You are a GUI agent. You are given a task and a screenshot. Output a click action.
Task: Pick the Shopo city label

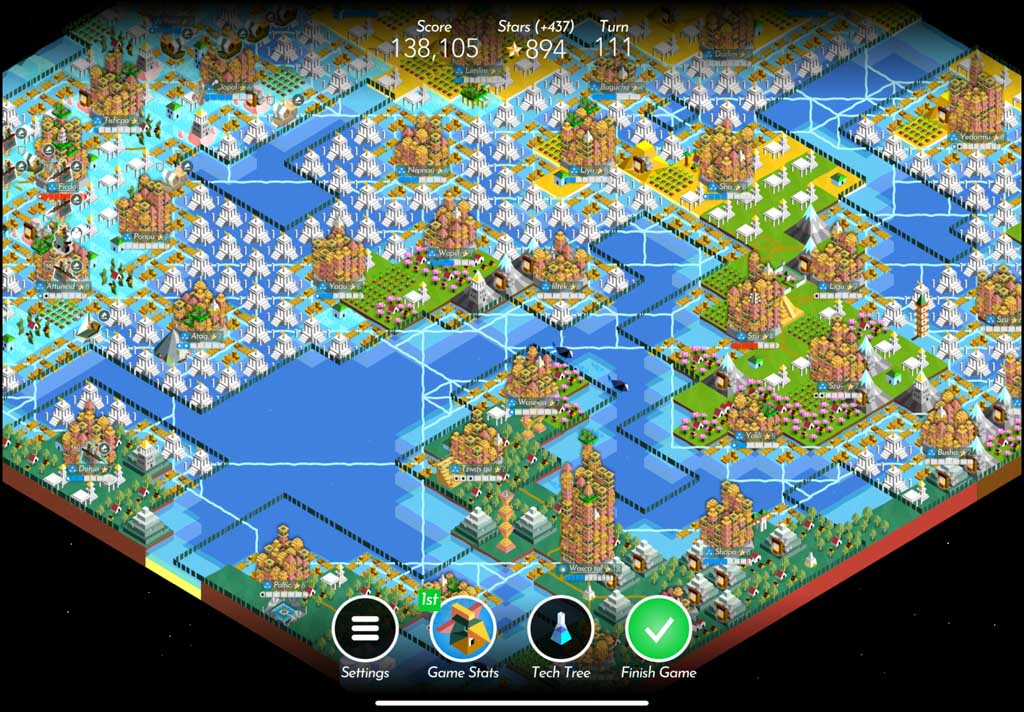tap(725, 551)
